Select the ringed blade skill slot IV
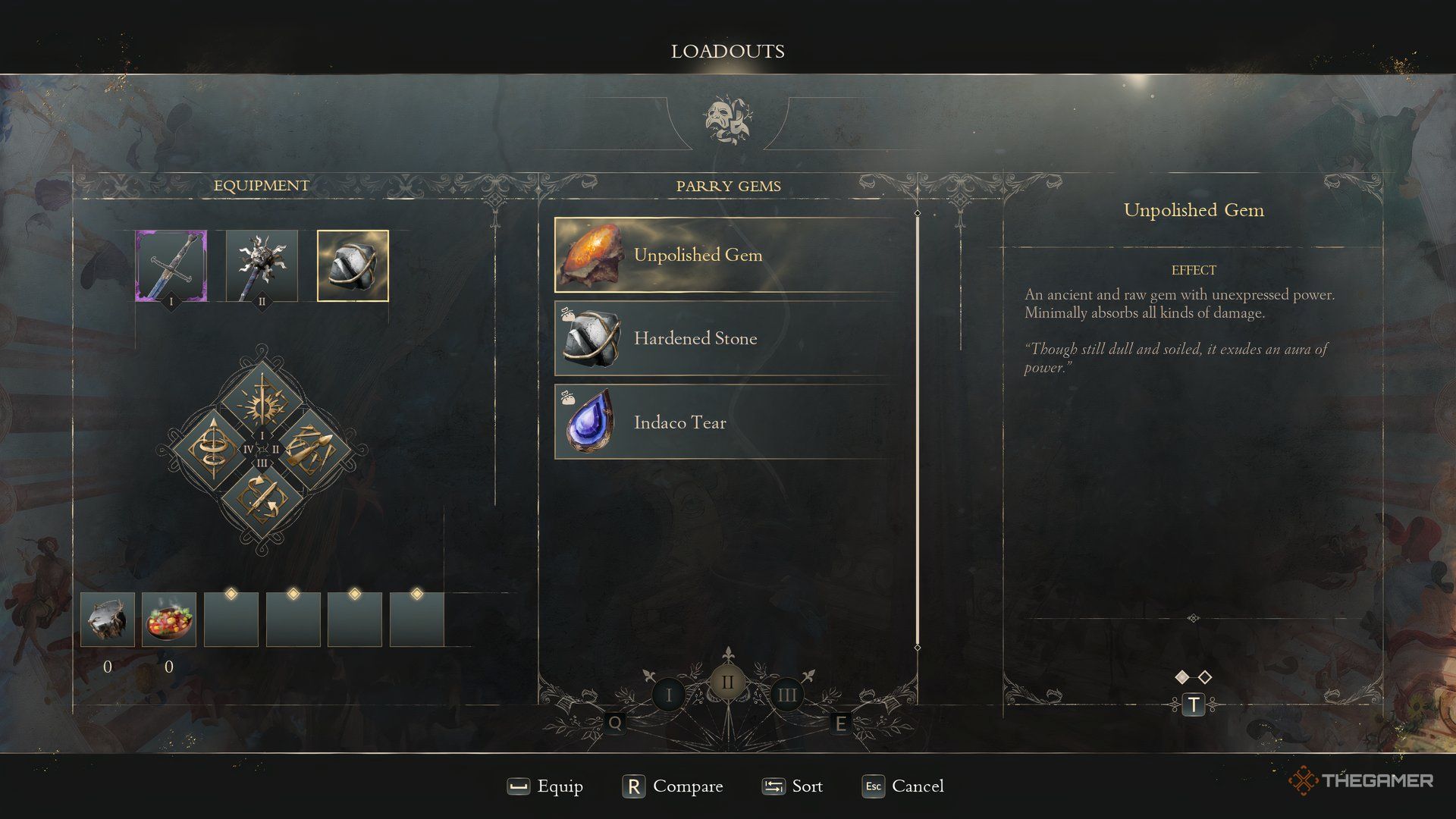Viewport: 1456px width, 819px height. coord(212,450)
